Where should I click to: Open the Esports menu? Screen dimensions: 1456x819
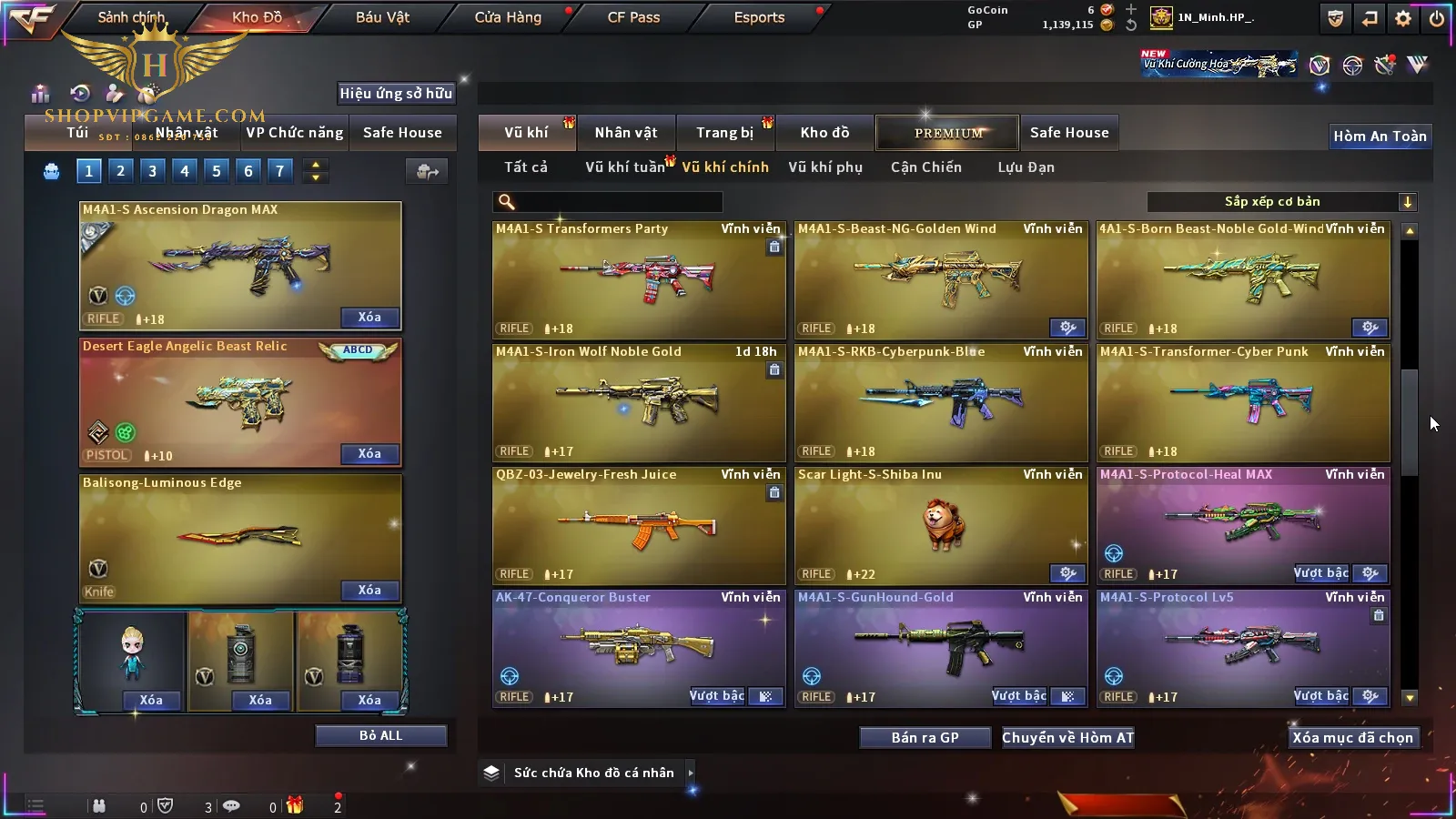[x=759, y=17]
